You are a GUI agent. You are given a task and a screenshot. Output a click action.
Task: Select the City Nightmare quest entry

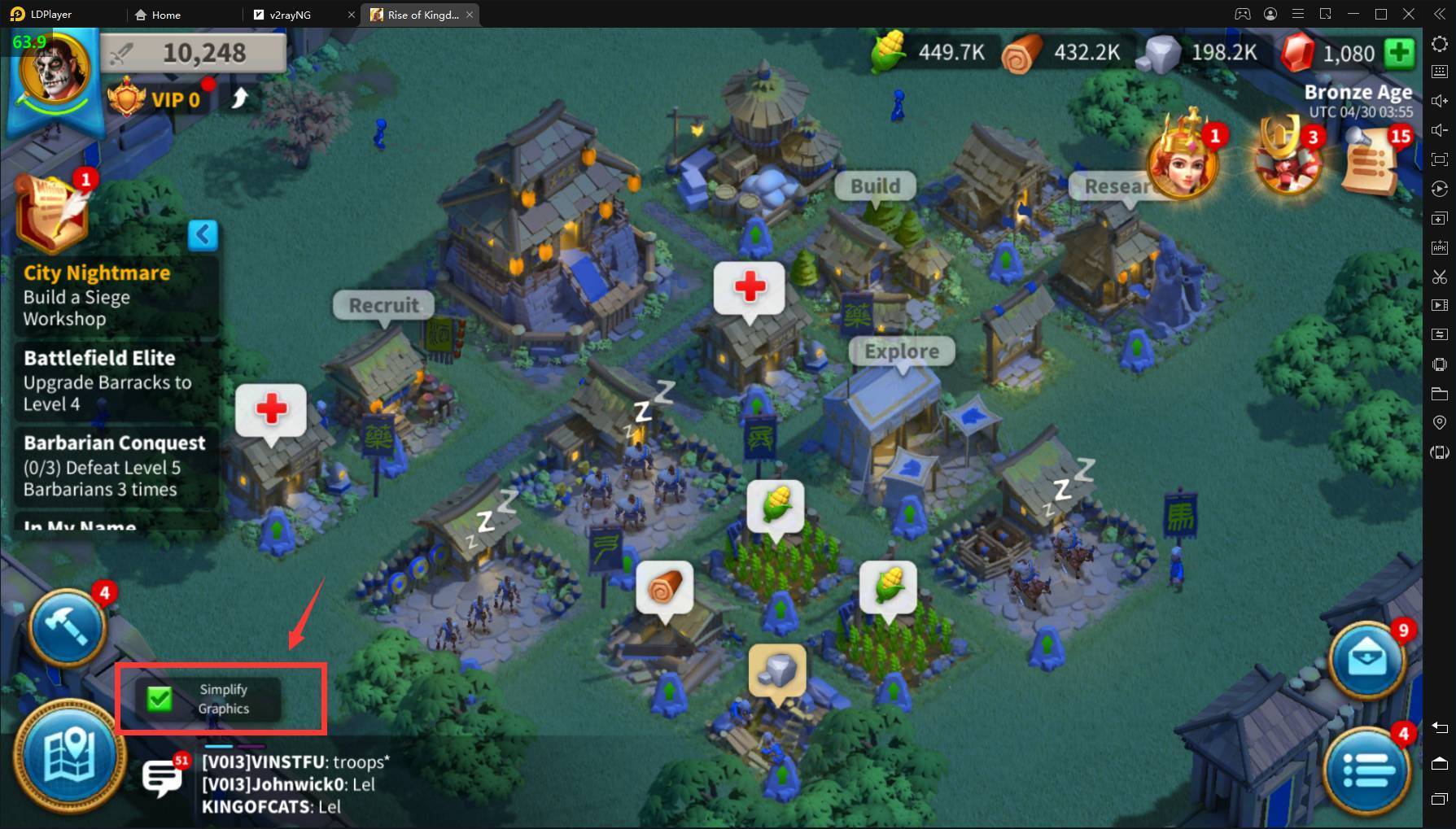114,295
